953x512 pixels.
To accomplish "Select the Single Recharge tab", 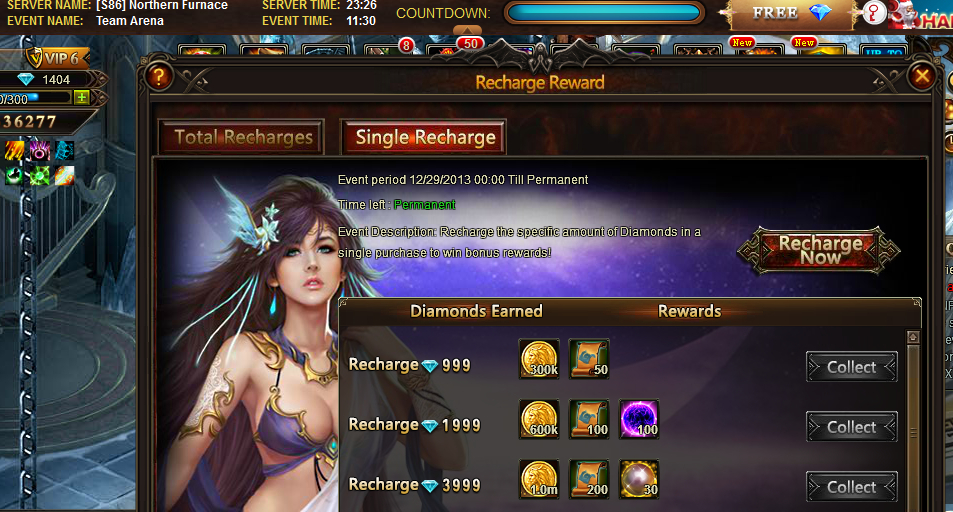I will [x=425, y=138].
